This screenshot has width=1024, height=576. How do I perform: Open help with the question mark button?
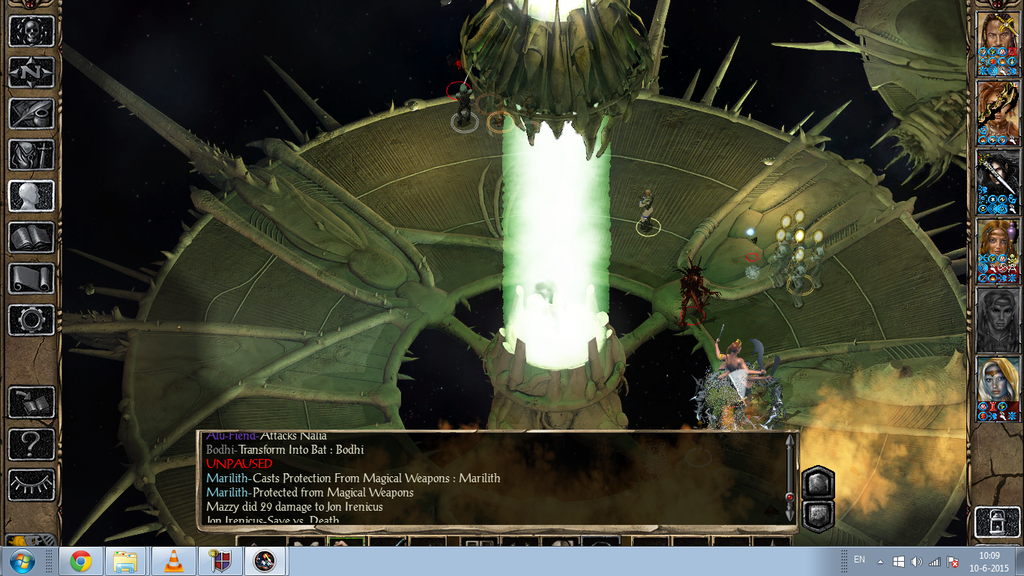tap(31, 444)
